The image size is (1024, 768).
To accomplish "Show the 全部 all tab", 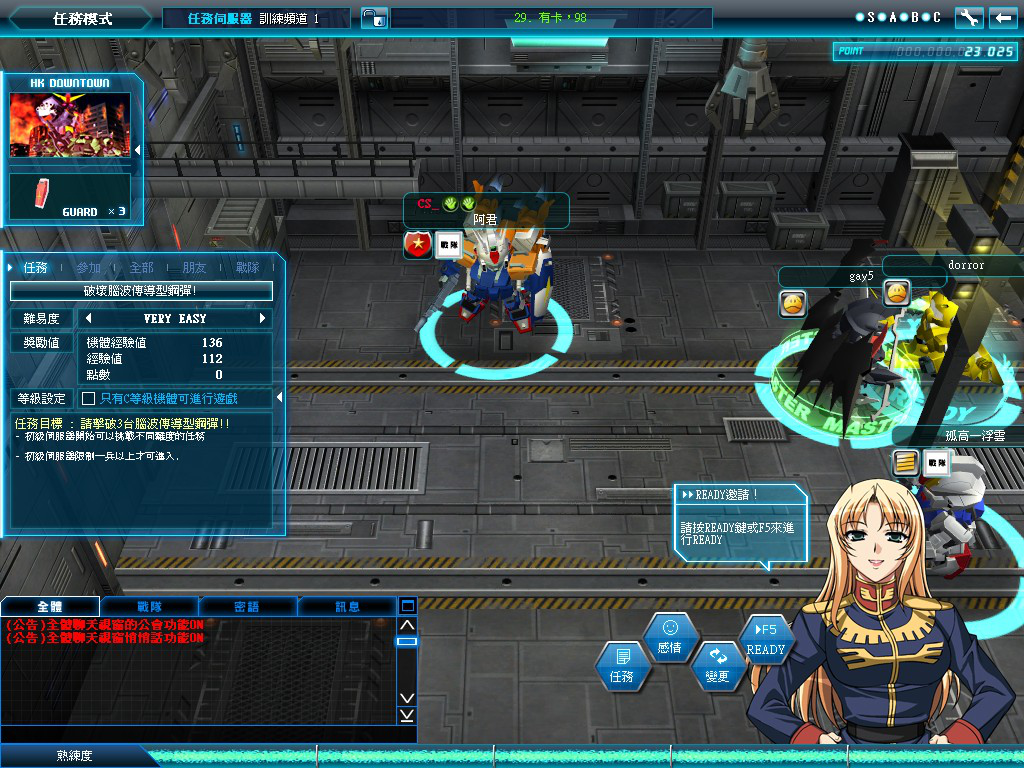I will click(141, 268).
